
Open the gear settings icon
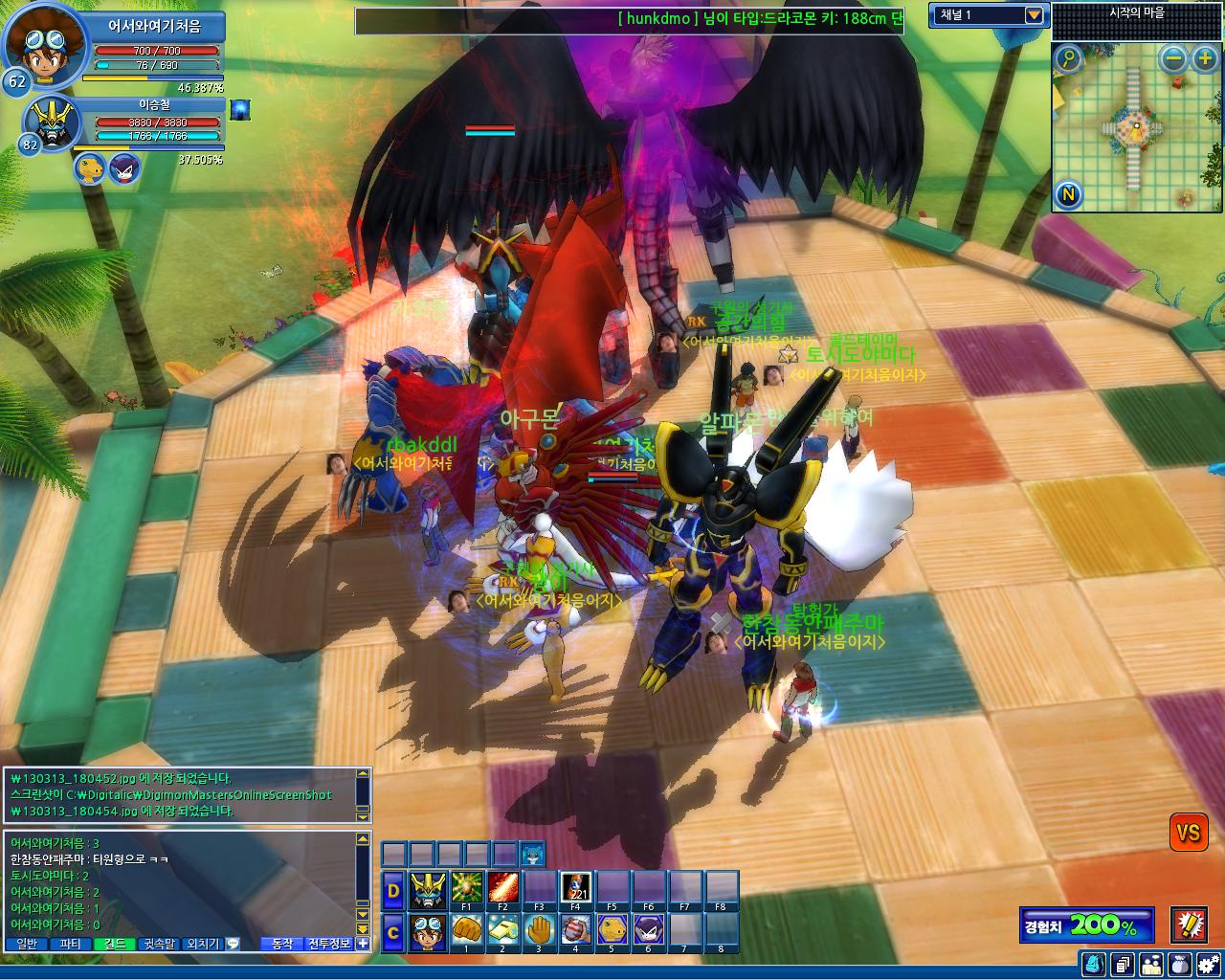click(1209, 964)
